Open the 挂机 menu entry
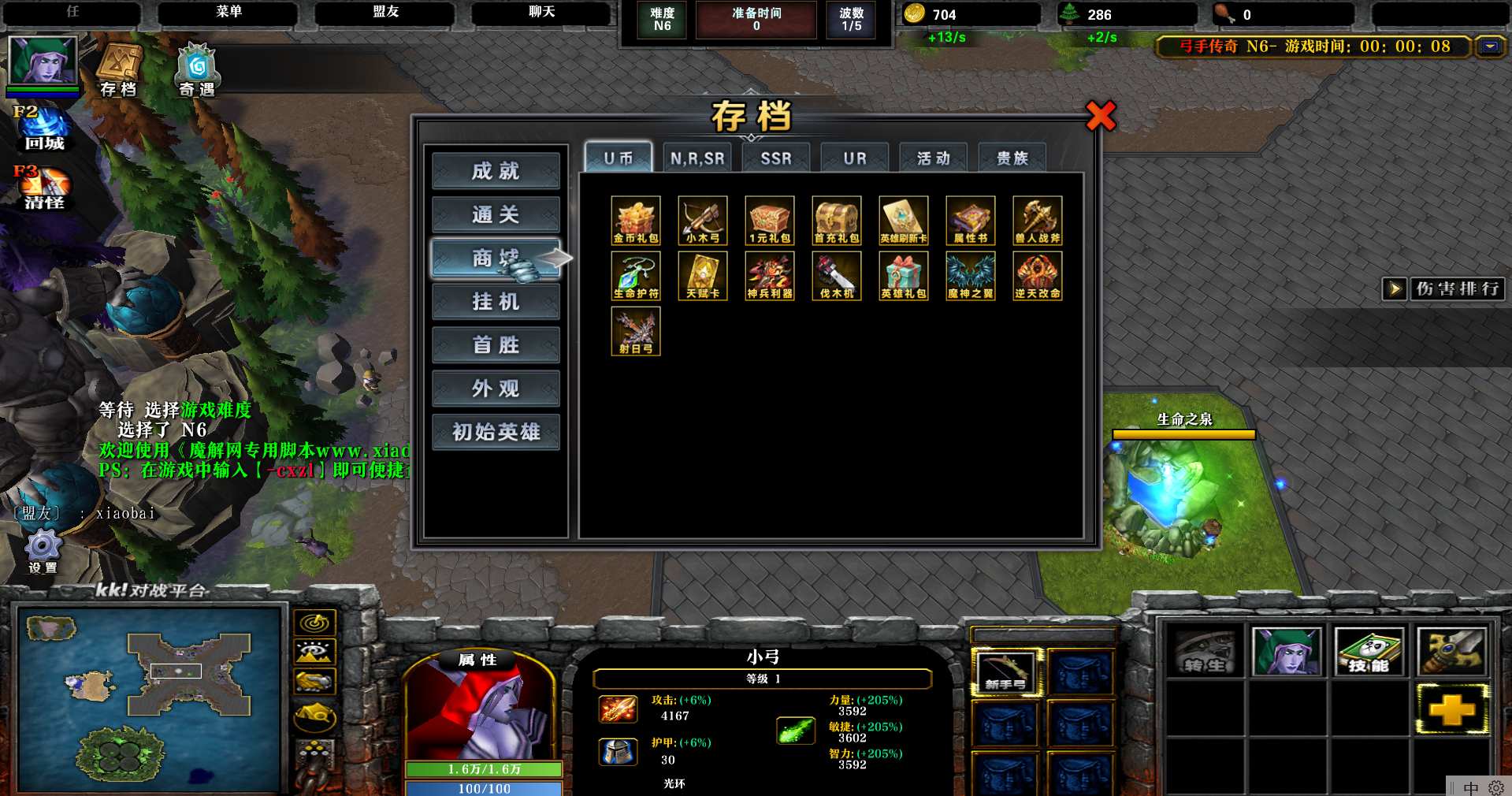 (x=496, y=302)
